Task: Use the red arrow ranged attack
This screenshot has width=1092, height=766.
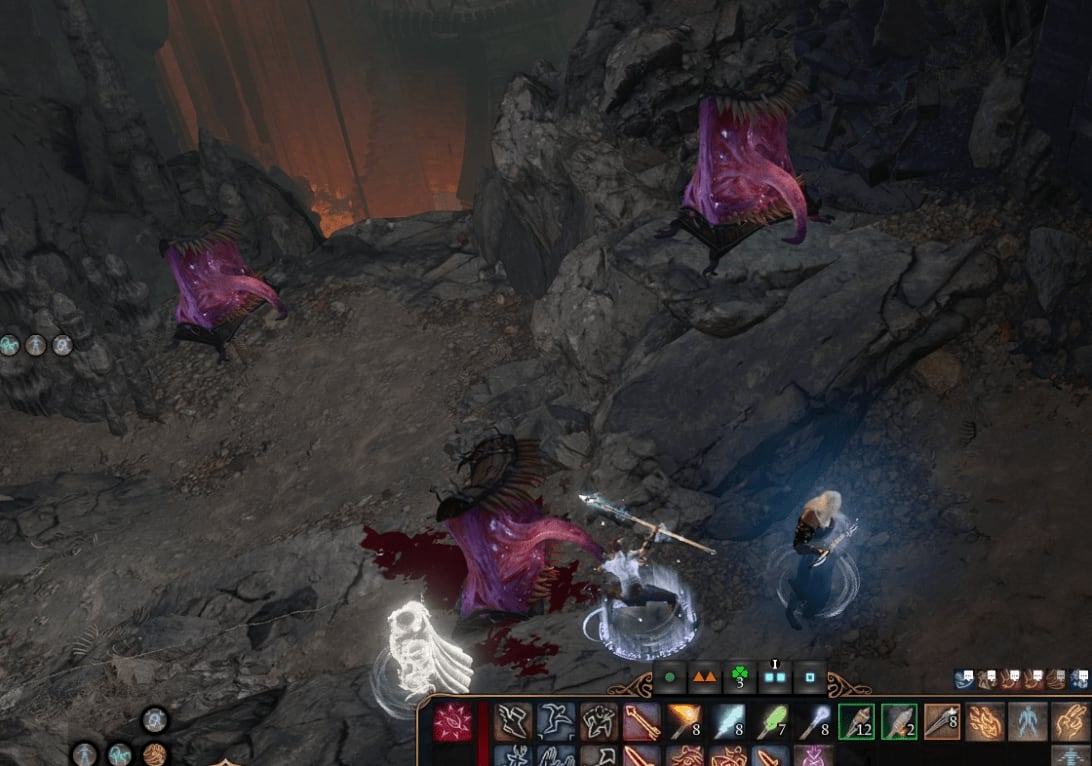Action: pos(642,721)
